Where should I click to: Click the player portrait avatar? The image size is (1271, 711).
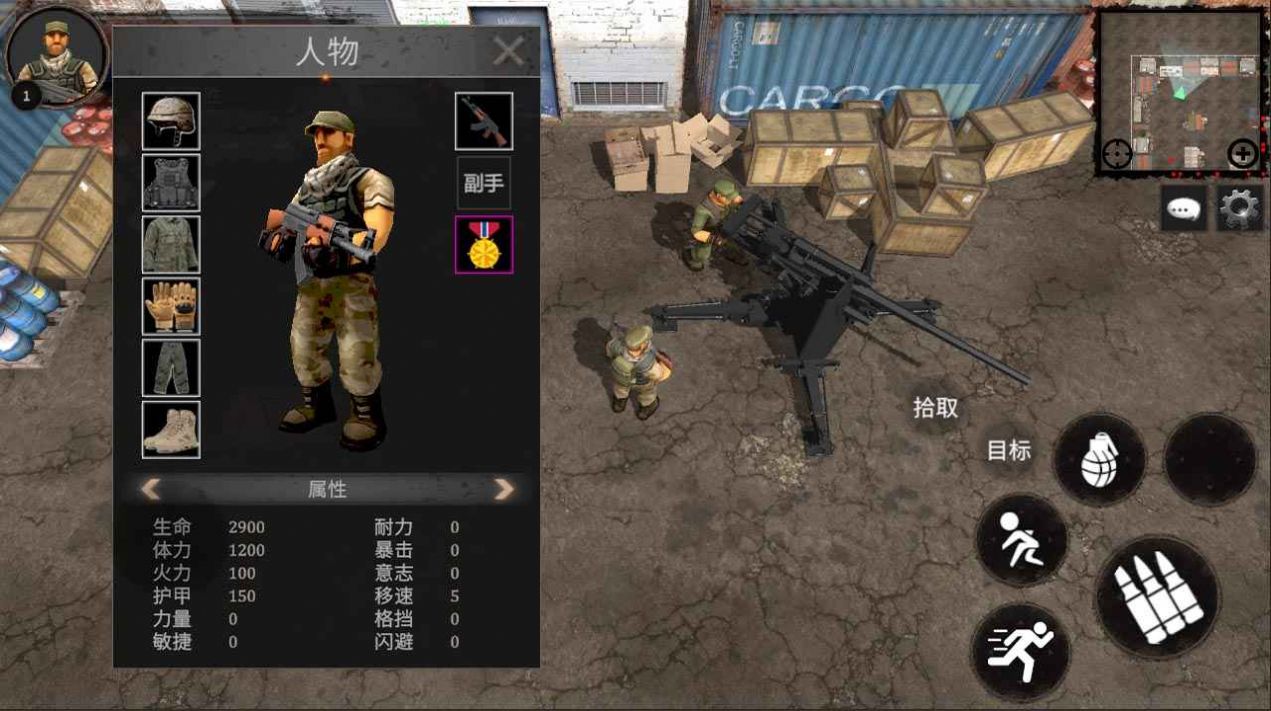(56, 54)
